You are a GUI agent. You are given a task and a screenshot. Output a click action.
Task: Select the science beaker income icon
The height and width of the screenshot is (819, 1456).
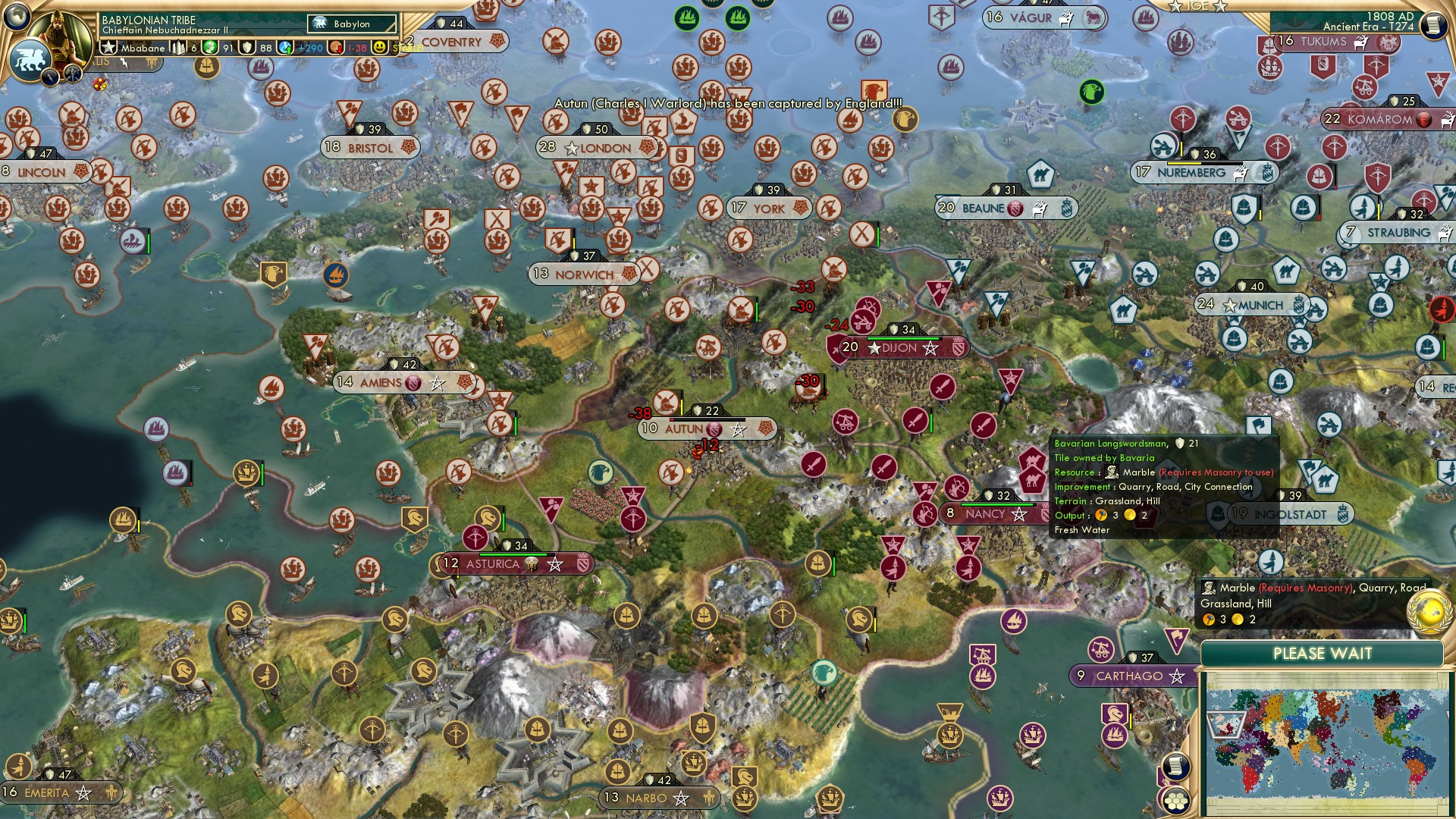(285, 47)
